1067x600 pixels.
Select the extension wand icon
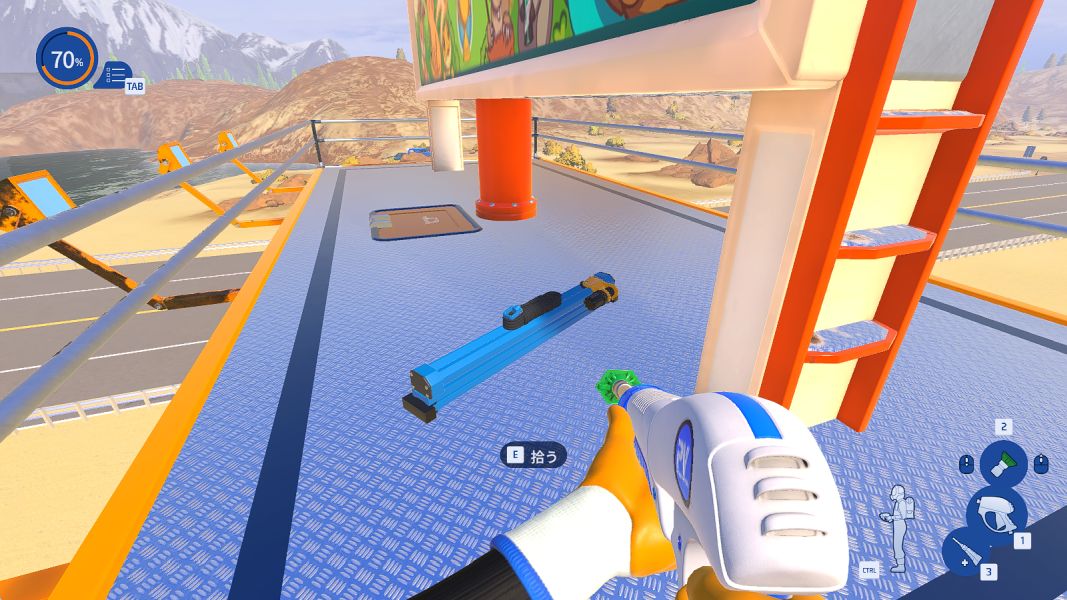coord(966,552)
